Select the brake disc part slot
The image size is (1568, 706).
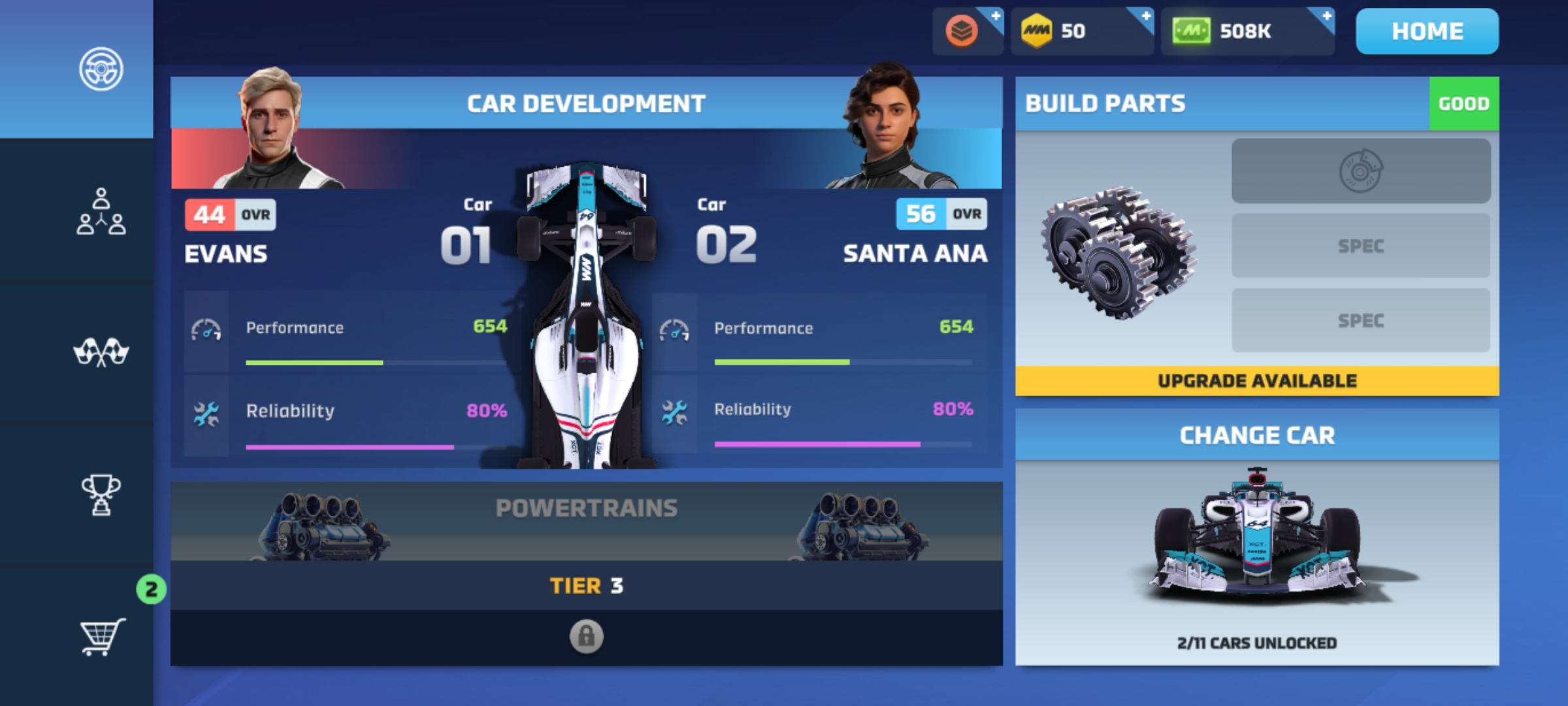[x=1361, y=171]
